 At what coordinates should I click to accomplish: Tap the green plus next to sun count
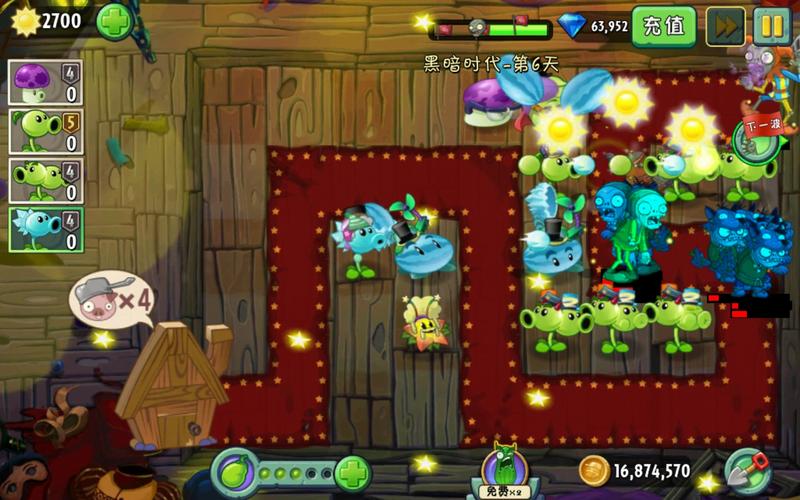click(115, 21)
